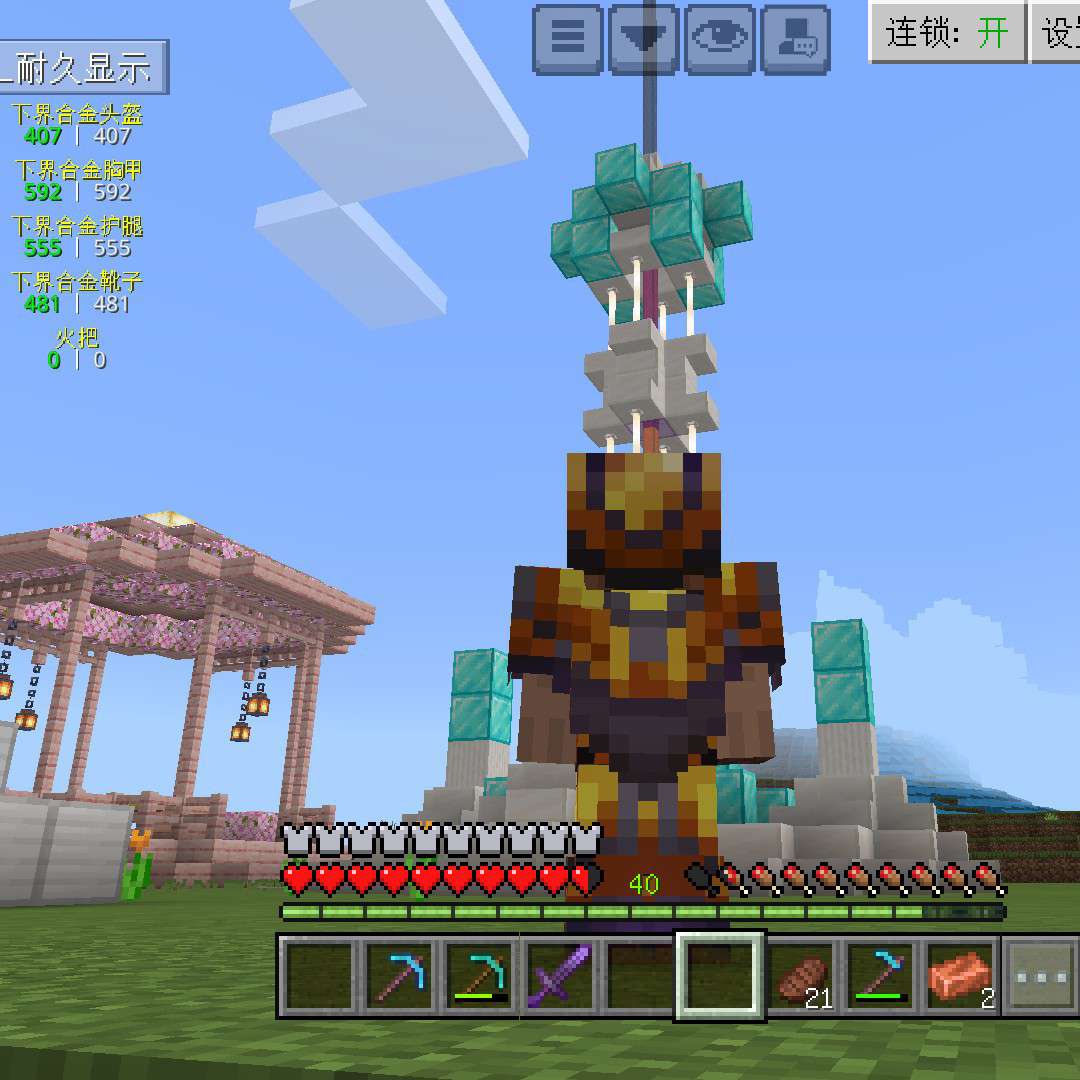Open the three-line hamburger menu button

click(x=568, y=39)
